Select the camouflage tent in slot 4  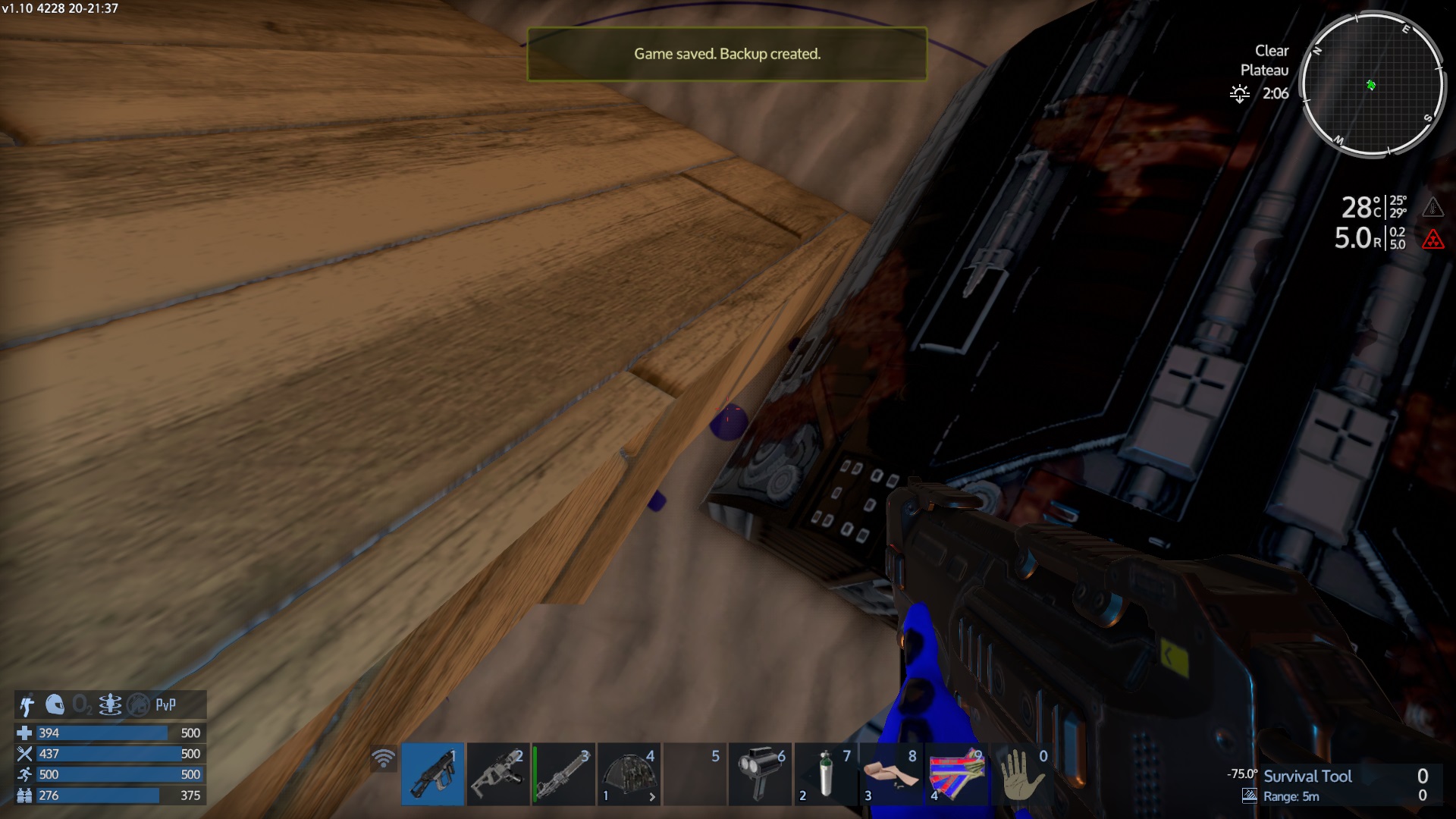[x=629, y=773]
